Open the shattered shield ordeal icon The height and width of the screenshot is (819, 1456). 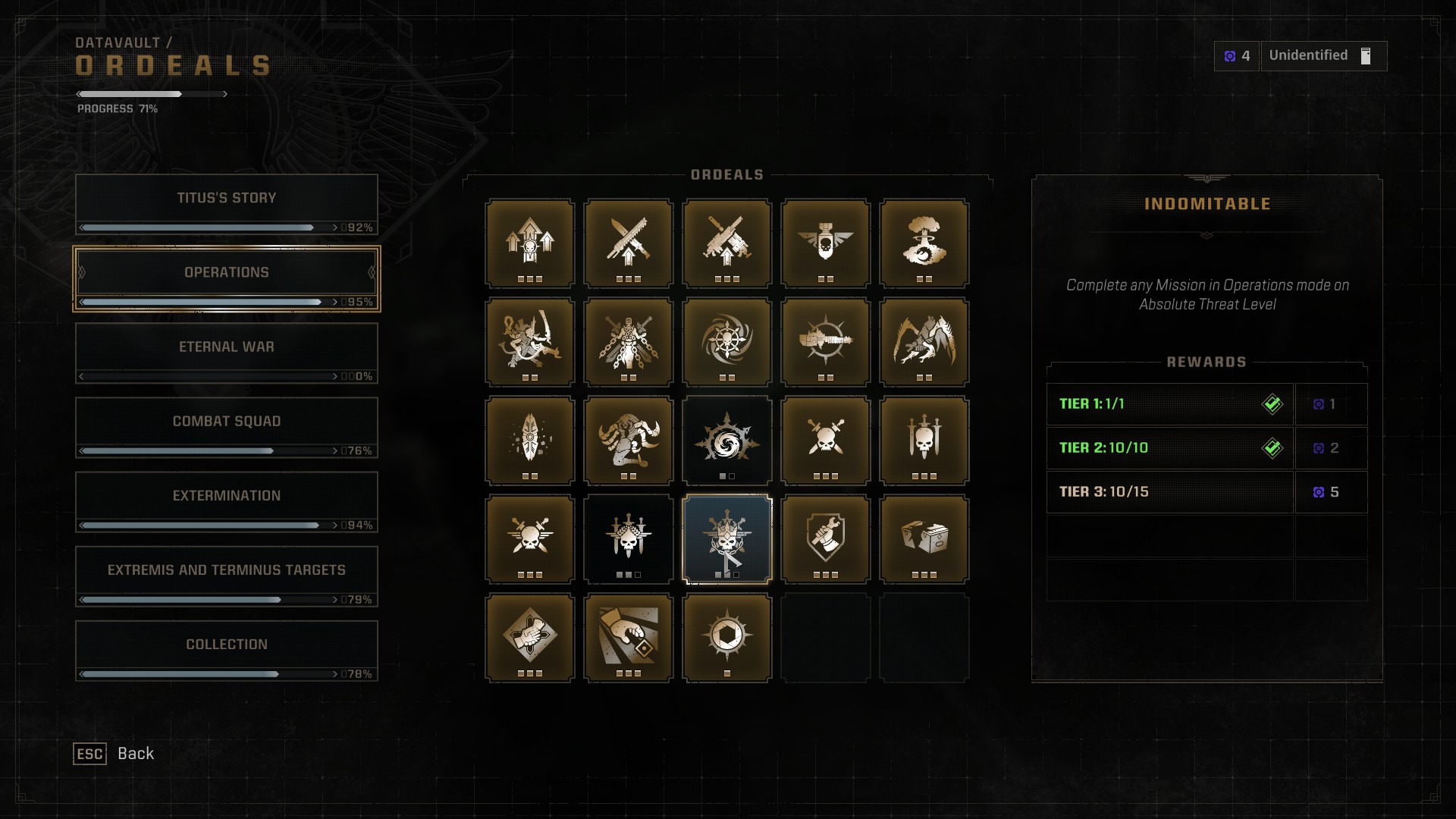529,440
